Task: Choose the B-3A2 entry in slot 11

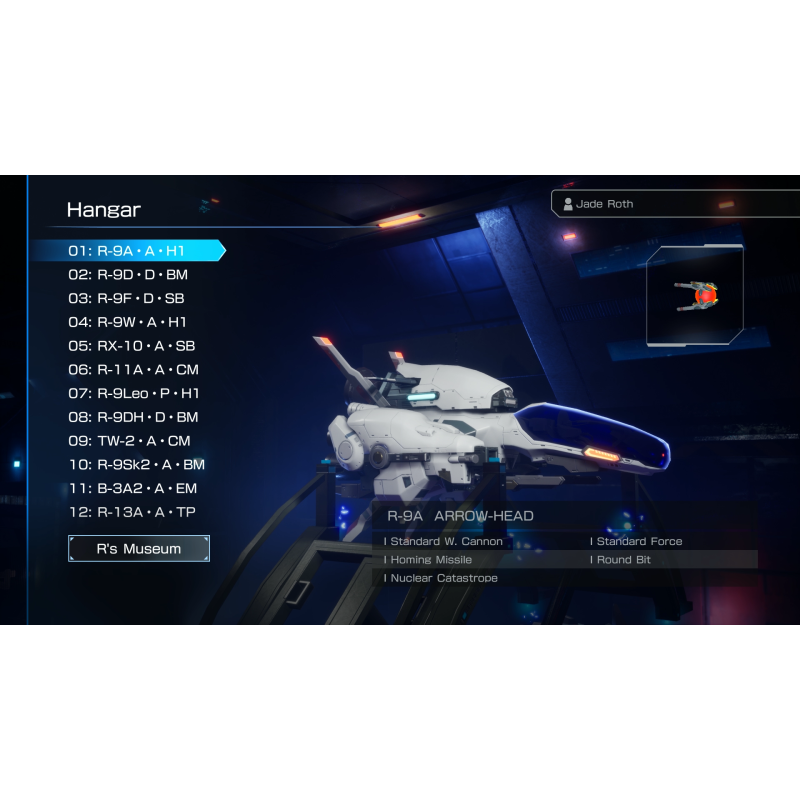Action: pyautogui.click(x=133, y=489)
